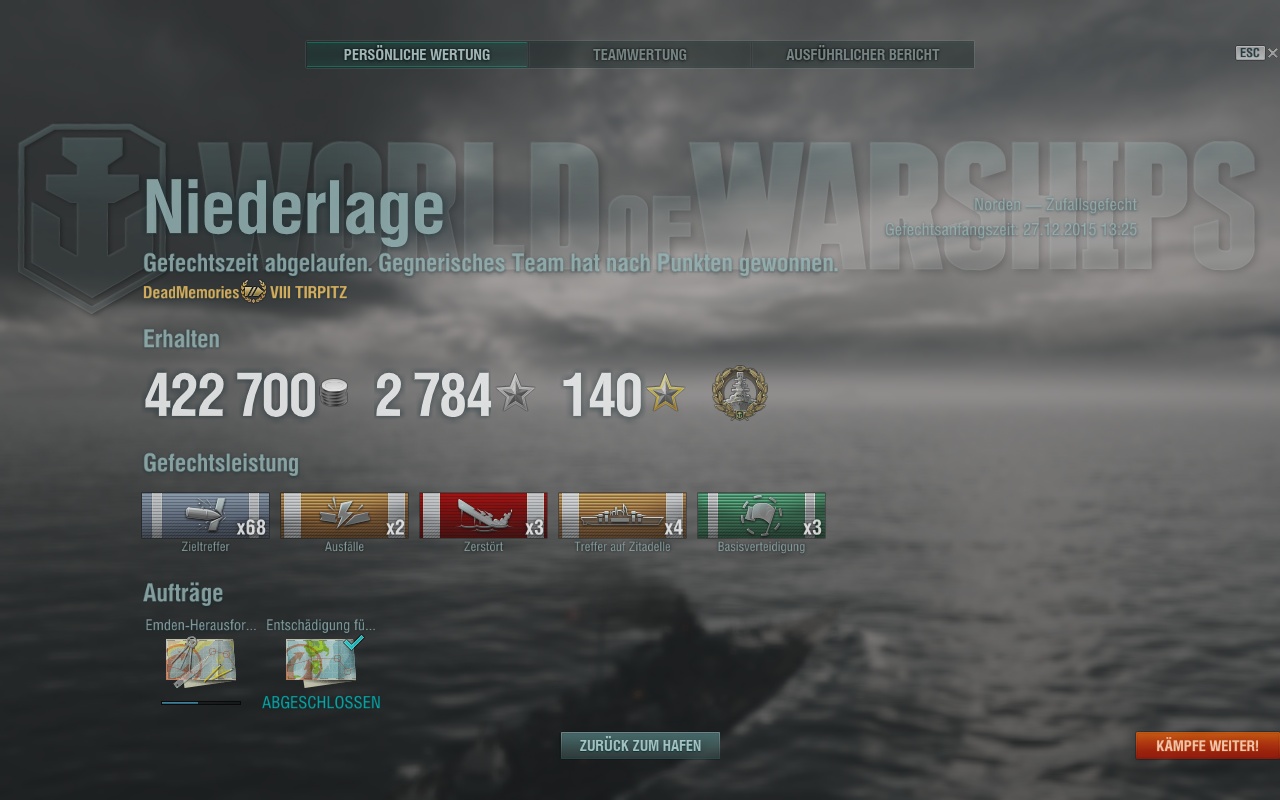Screen dimensions: 1280x800
Task: Choose the green Basisverteidigung ribbon
Action: click(761, 515)
